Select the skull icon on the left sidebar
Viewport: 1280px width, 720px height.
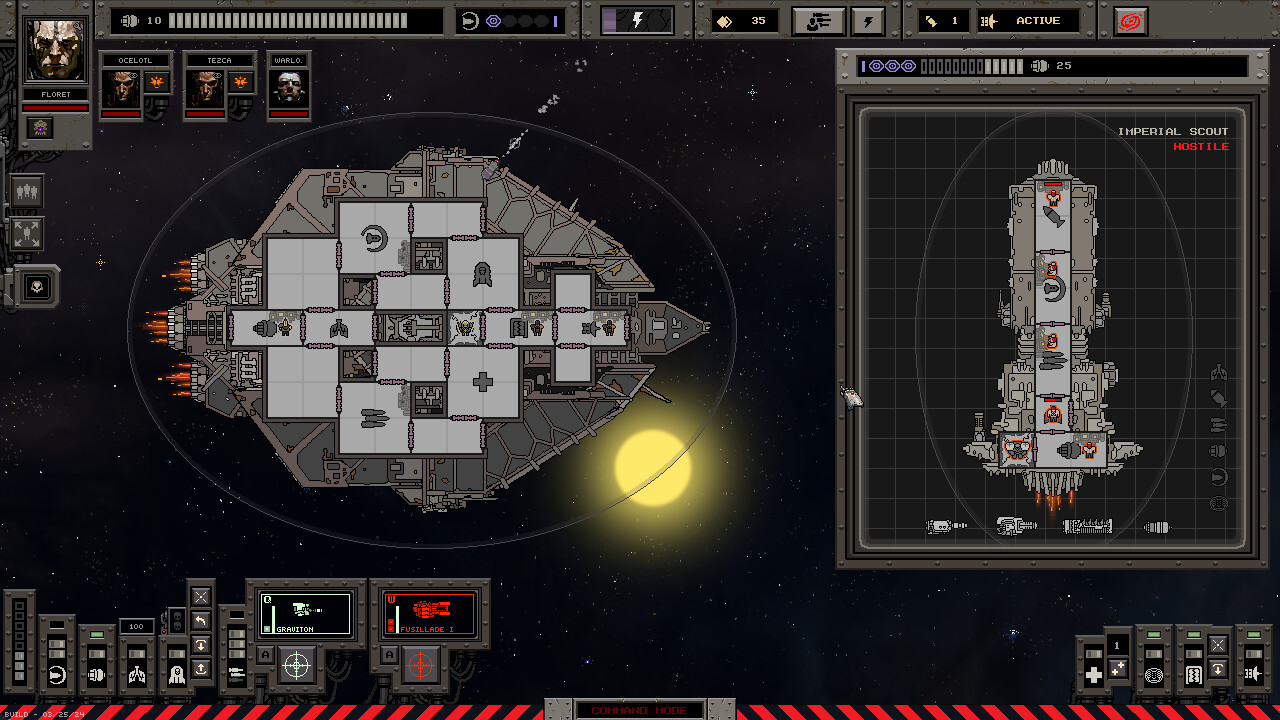coord(35,287)
